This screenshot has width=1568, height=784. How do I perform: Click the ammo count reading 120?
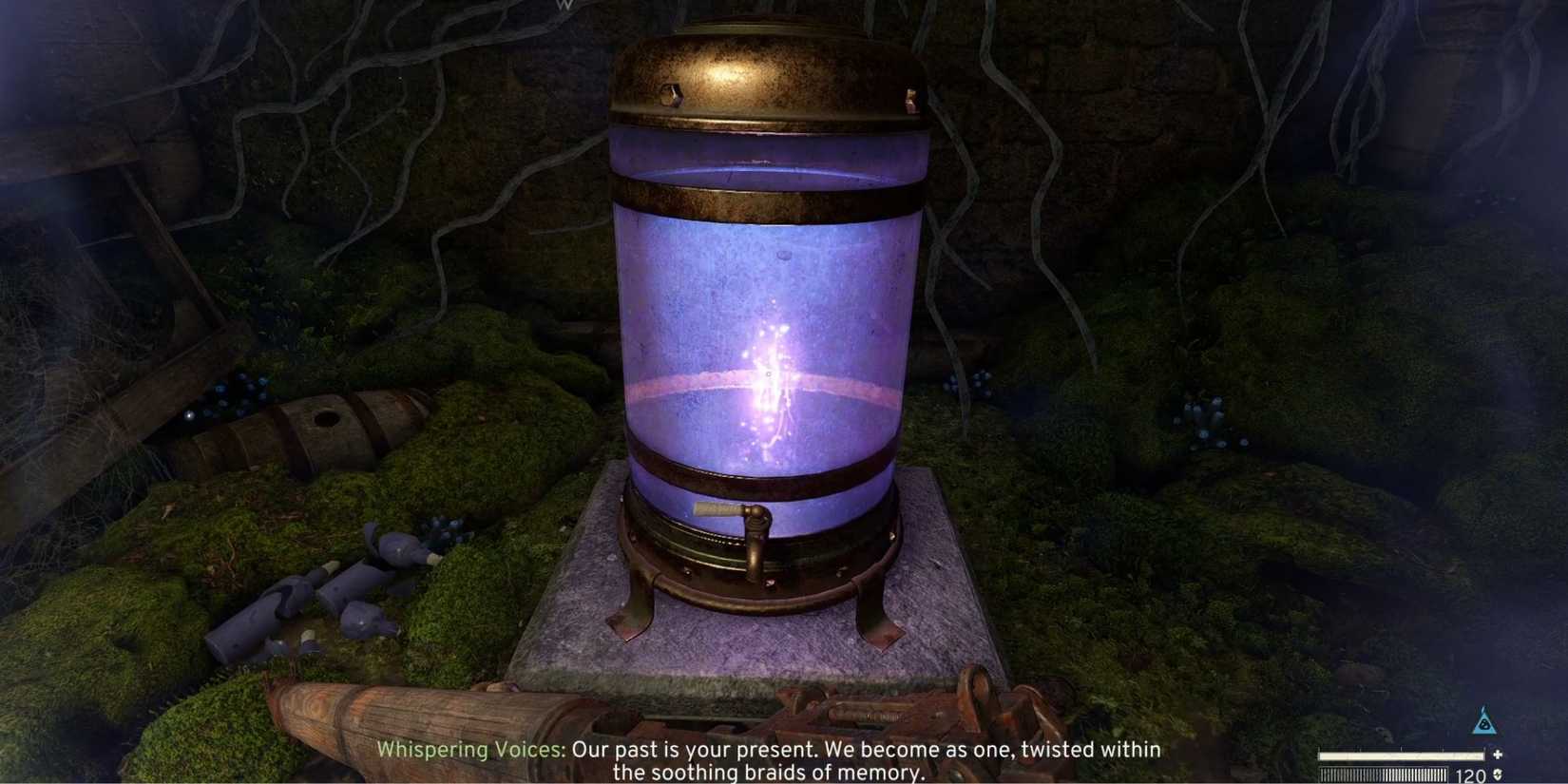coord(1471,774)
